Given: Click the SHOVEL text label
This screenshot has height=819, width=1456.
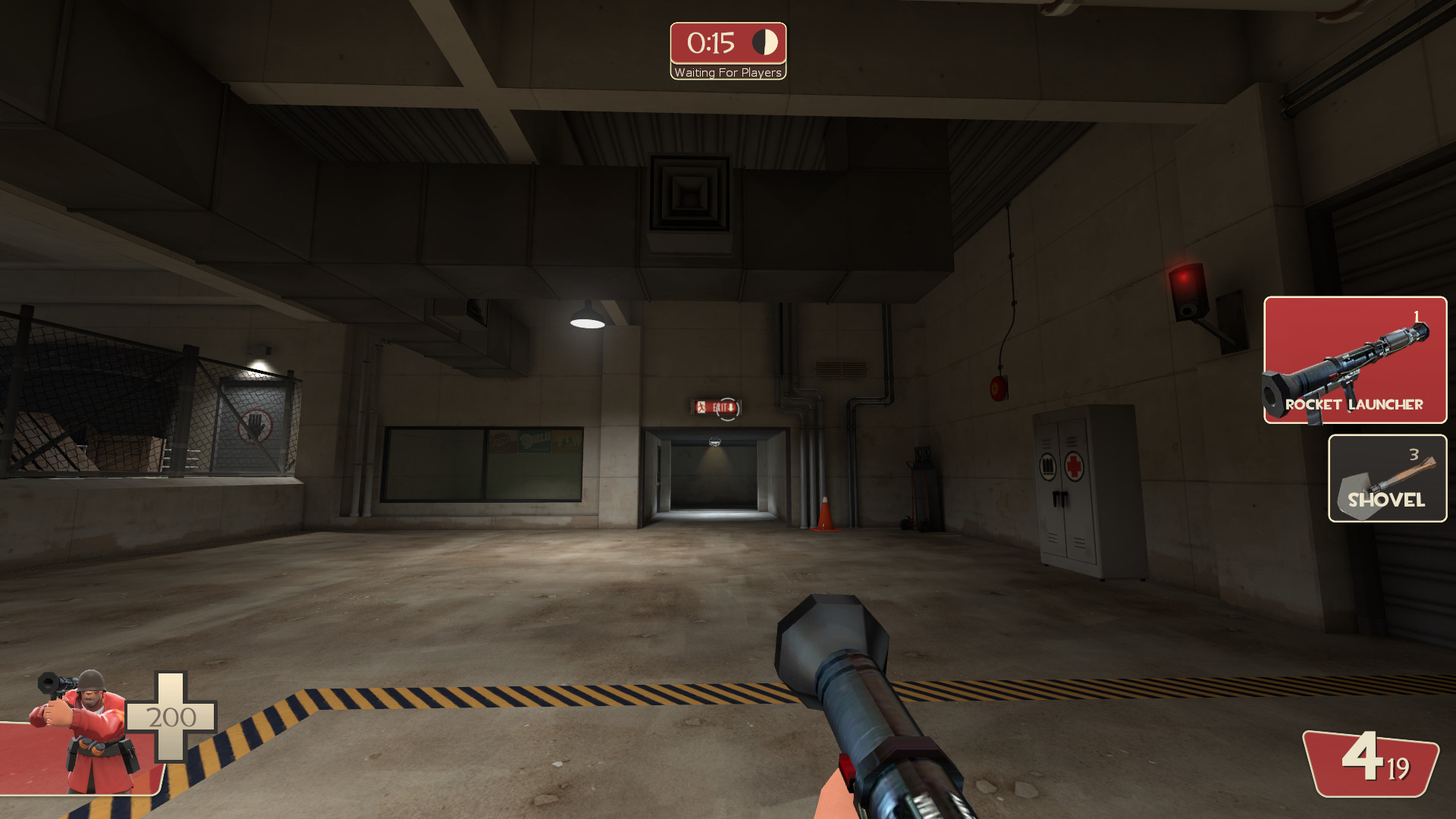Looking at the screenshot, I should pyautogui.click(x=1387, y=500).
